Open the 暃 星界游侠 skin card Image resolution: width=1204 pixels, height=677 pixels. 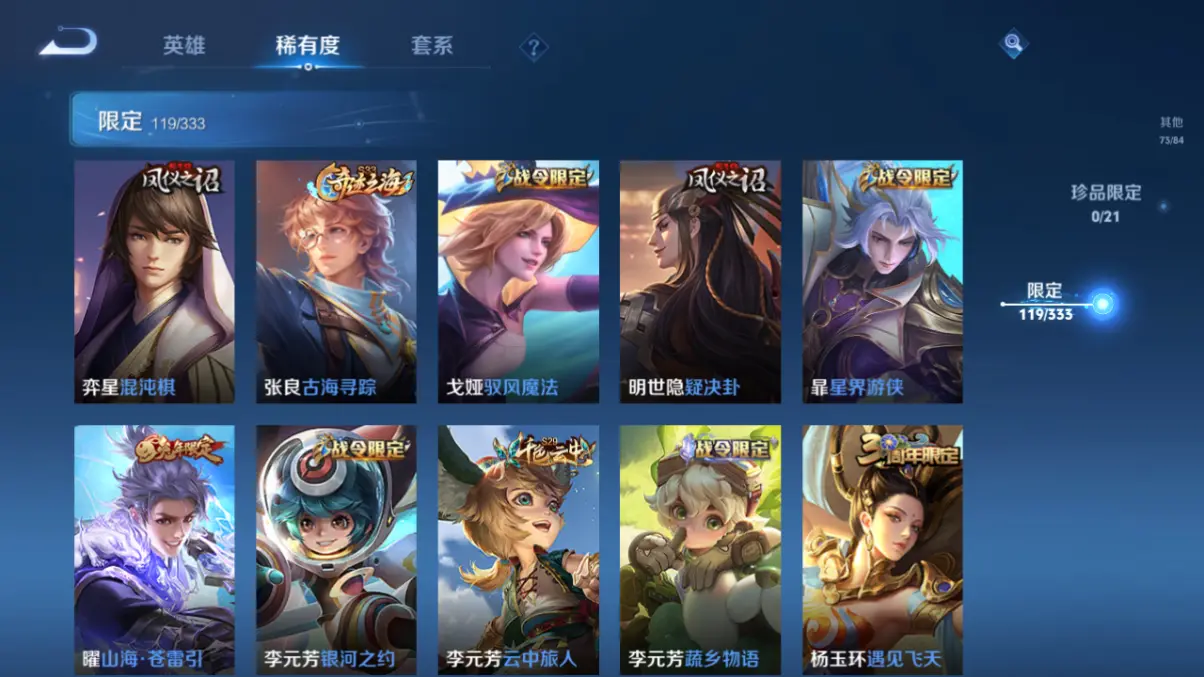(882, 281)
